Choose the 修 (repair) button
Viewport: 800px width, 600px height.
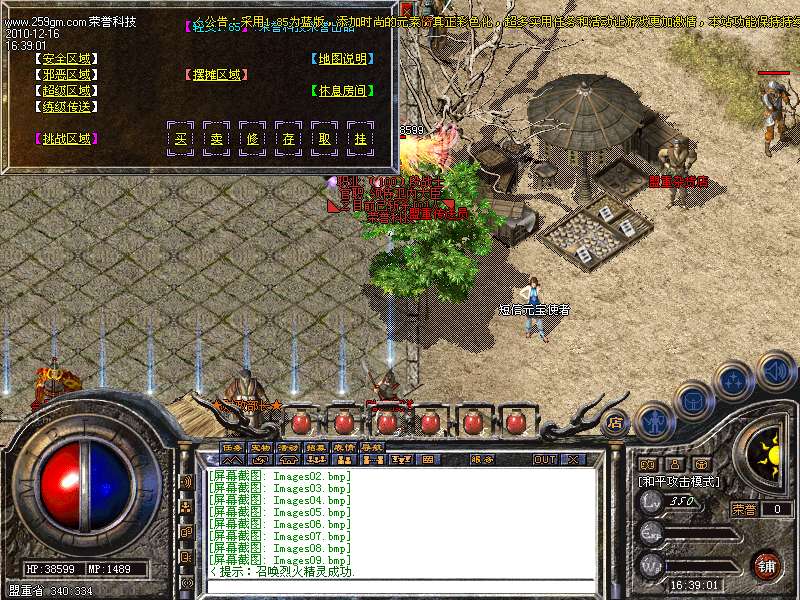tap(252, 138)
